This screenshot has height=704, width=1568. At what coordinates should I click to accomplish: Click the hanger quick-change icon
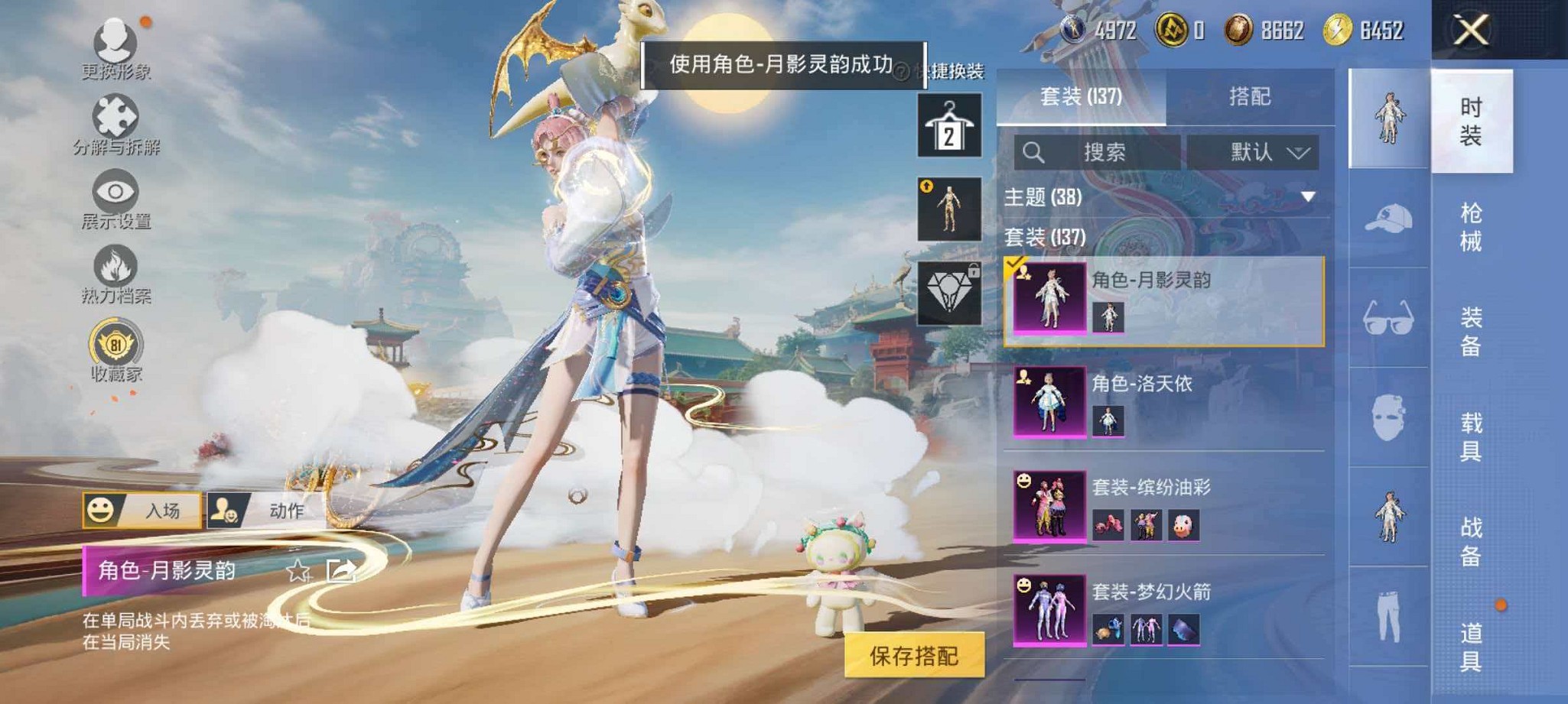948,126
